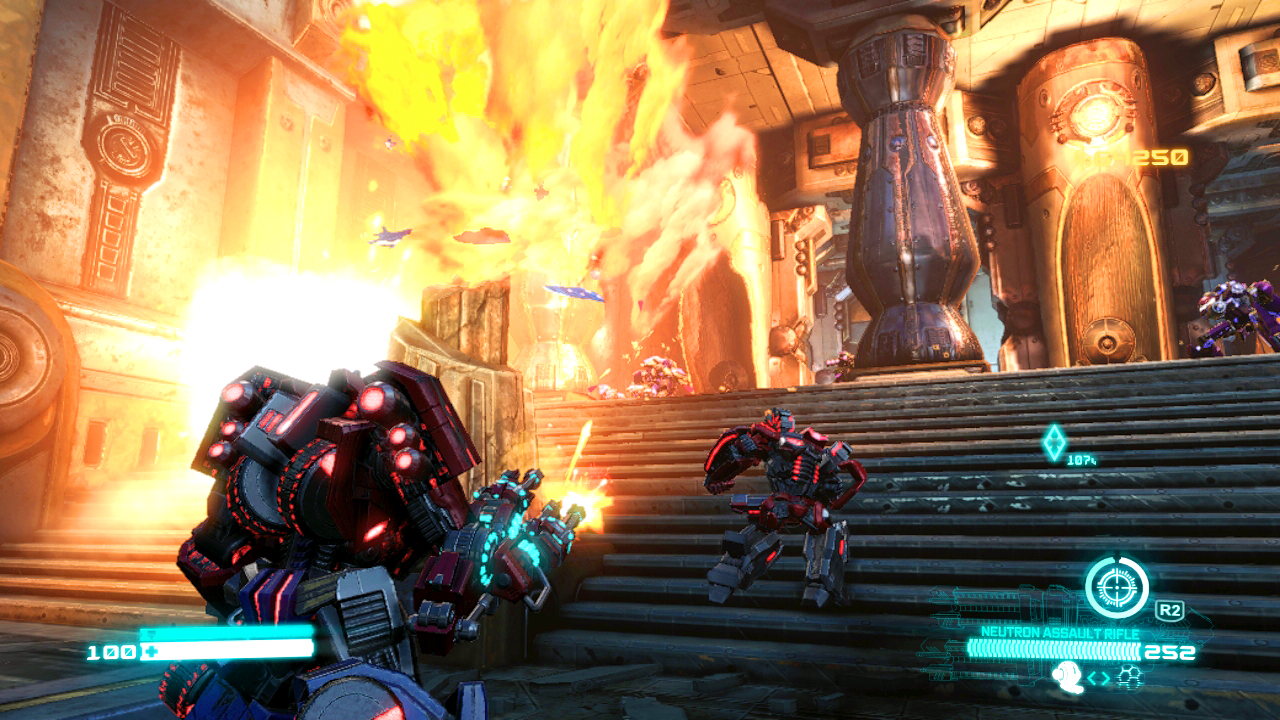
Task: Click the cyan diamond objective marker
Action: (x=1052, y=443)
